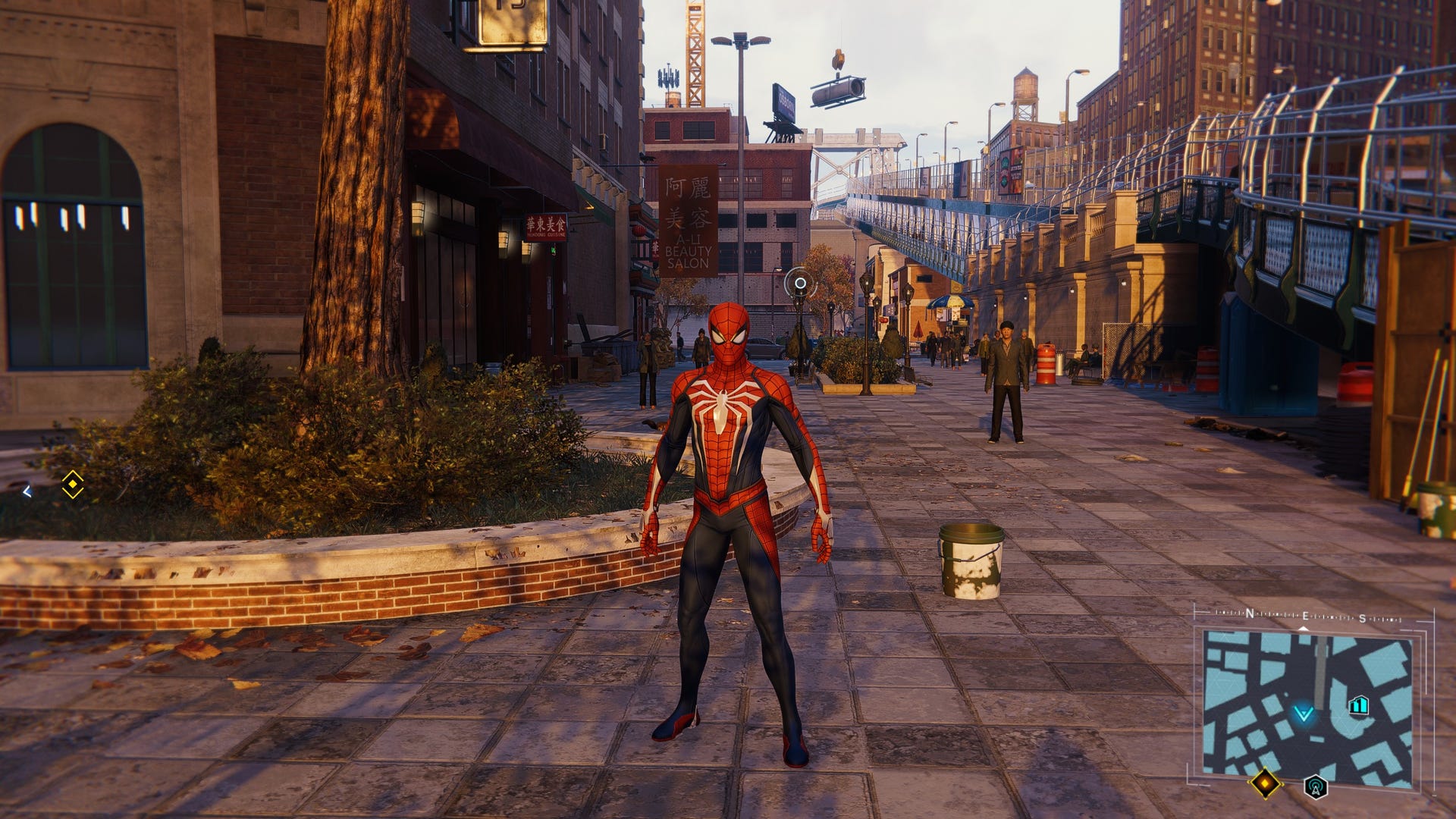Click the orange mission diamond on the minimap edge
This screenshot has width=1456, height=819.
pos(1265,783)
